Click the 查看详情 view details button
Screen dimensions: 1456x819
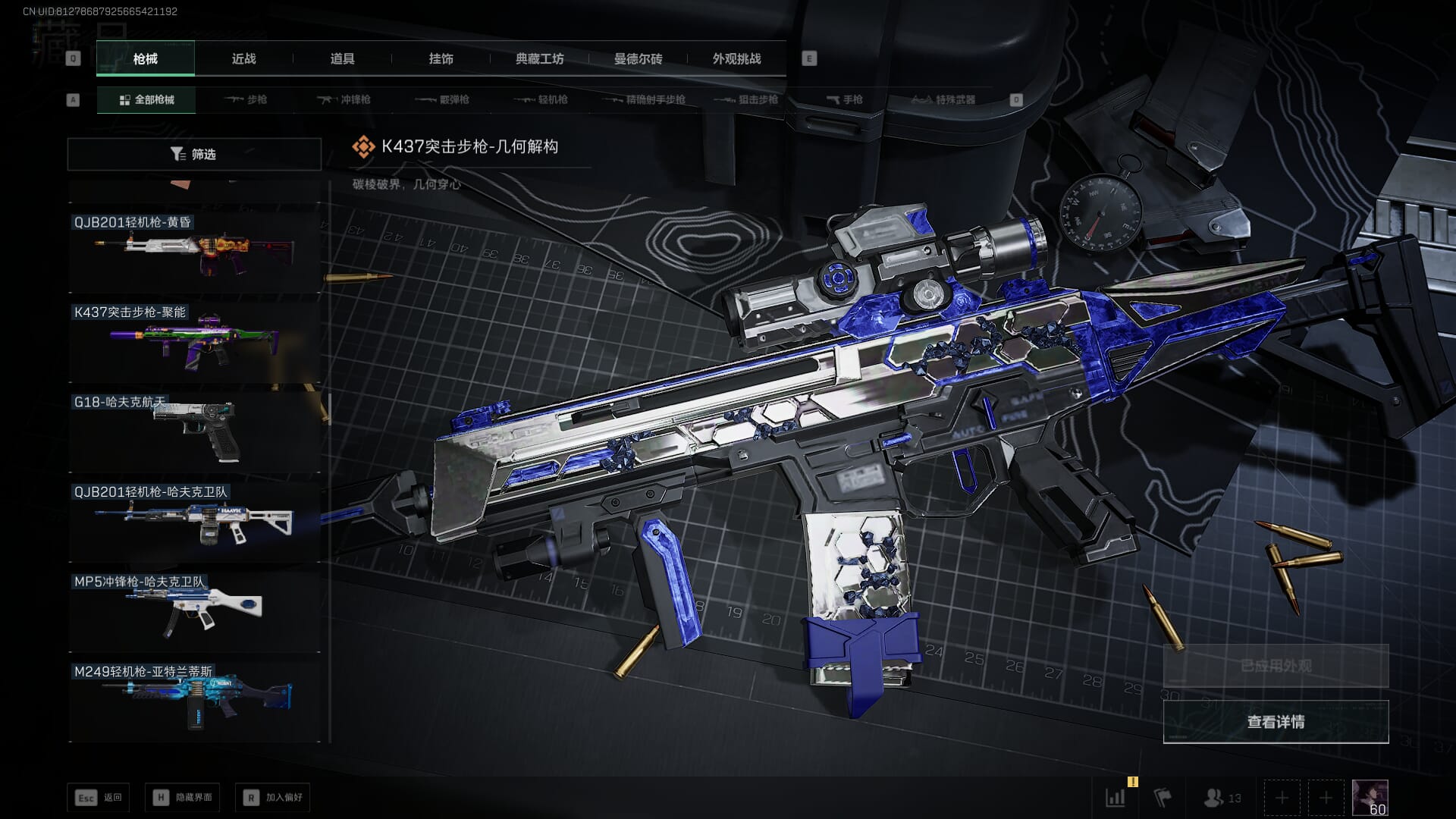(1276, 722)
